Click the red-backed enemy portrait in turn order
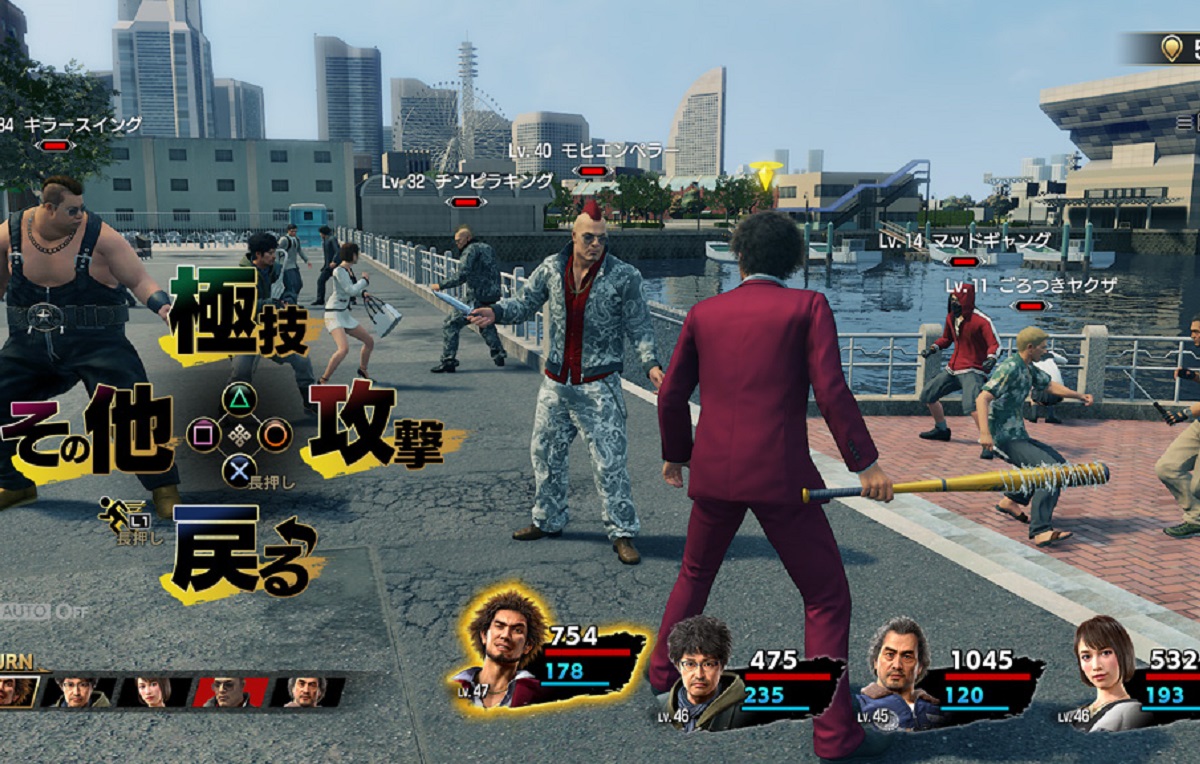Screen dimensions: 1200x764 [x=228, y=691]
